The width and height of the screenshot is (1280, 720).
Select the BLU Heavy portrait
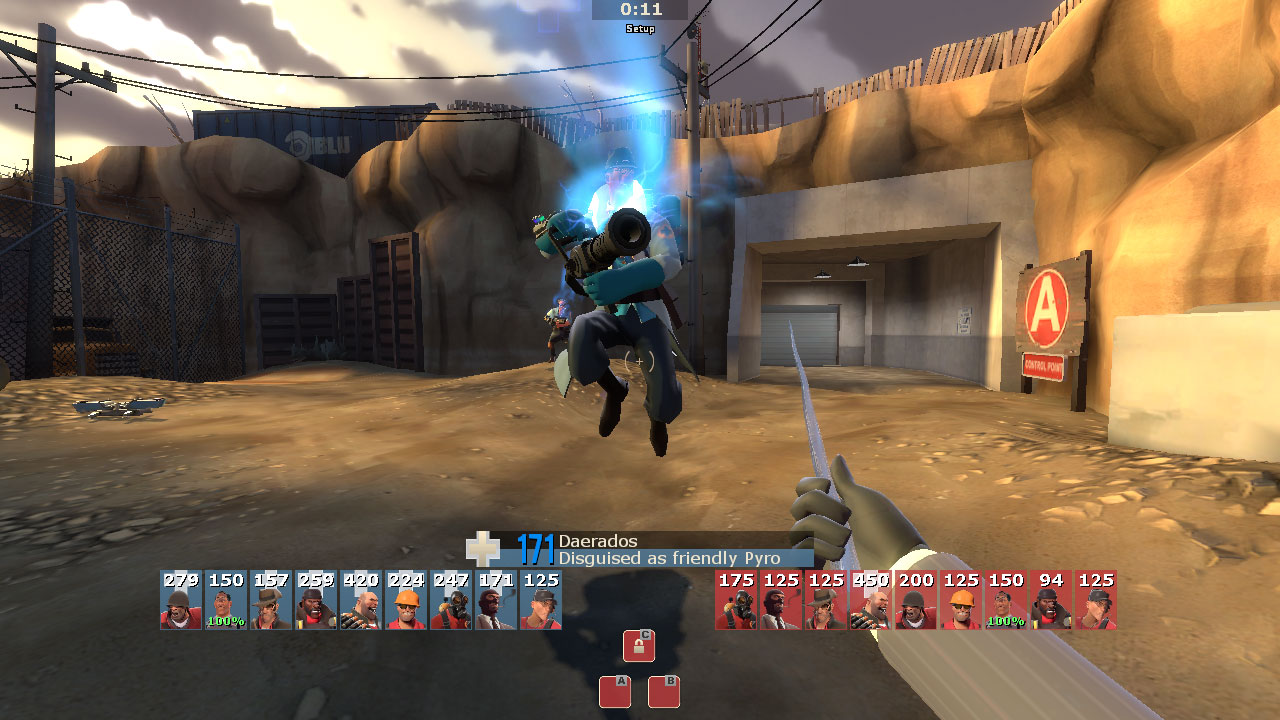click(x=361, y=600)
